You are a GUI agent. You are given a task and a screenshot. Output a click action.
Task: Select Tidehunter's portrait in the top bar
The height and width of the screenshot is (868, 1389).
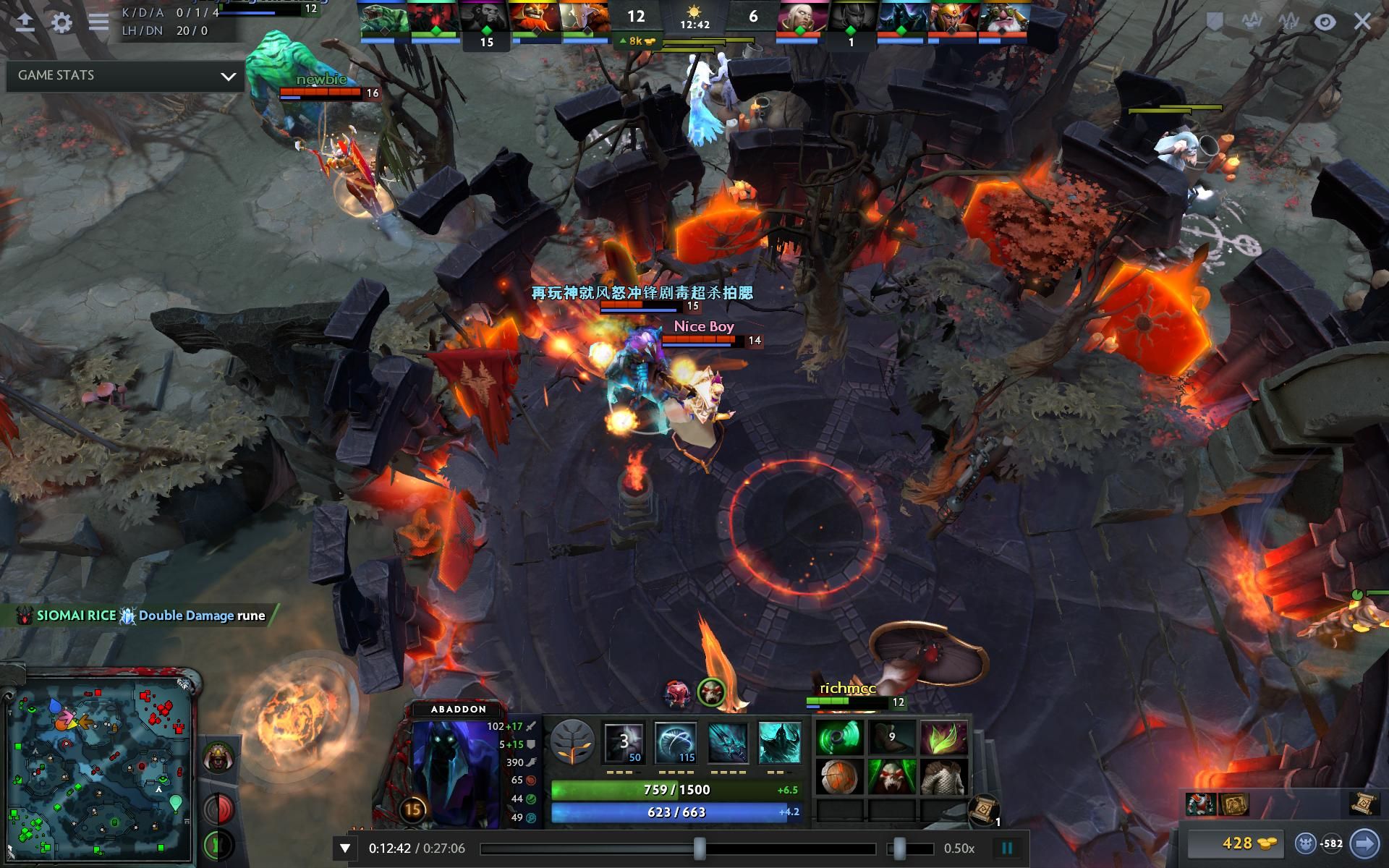tap(384, 19)
